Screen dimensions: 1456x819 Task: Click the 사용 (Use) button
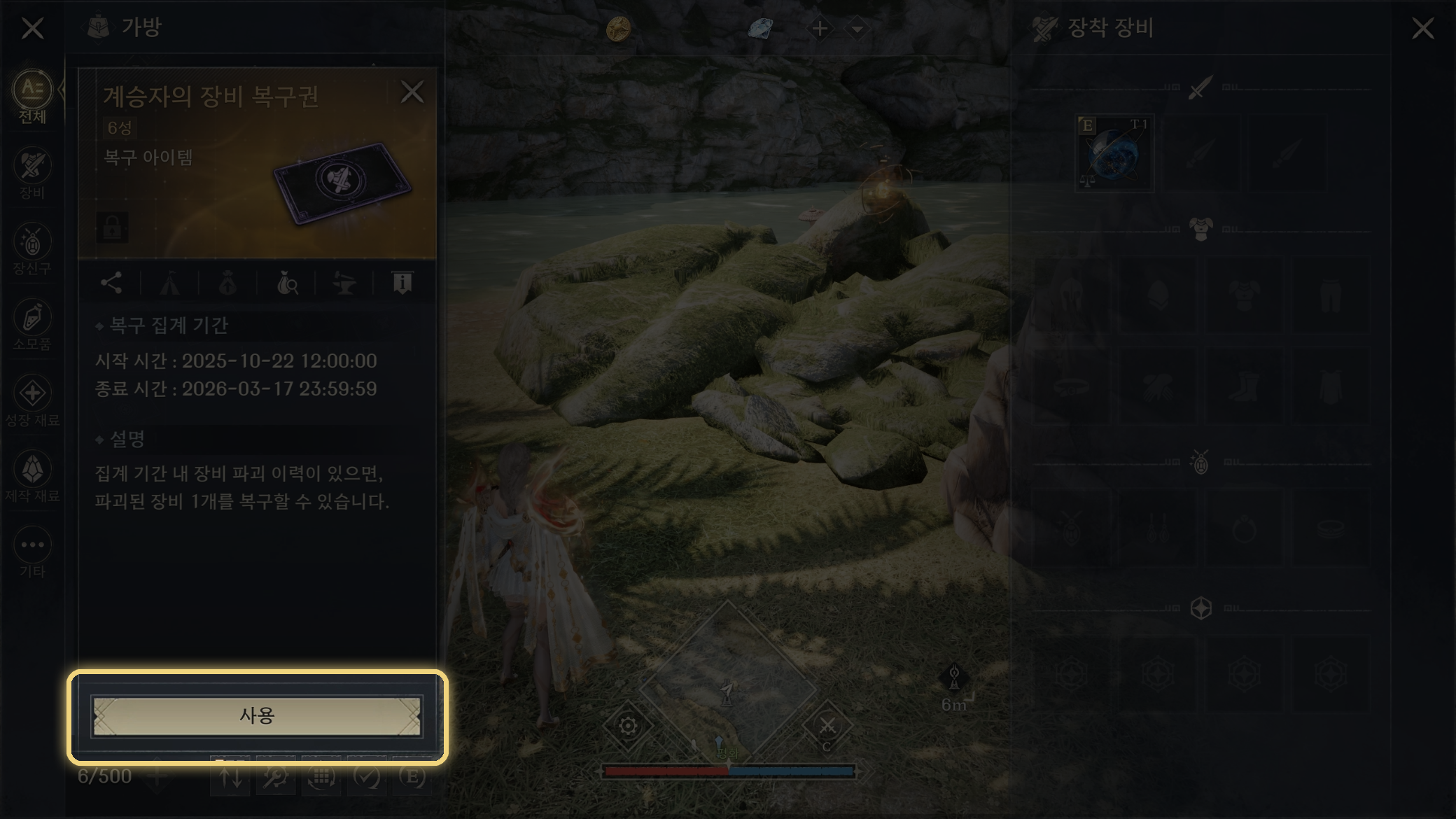coord(257,715)
